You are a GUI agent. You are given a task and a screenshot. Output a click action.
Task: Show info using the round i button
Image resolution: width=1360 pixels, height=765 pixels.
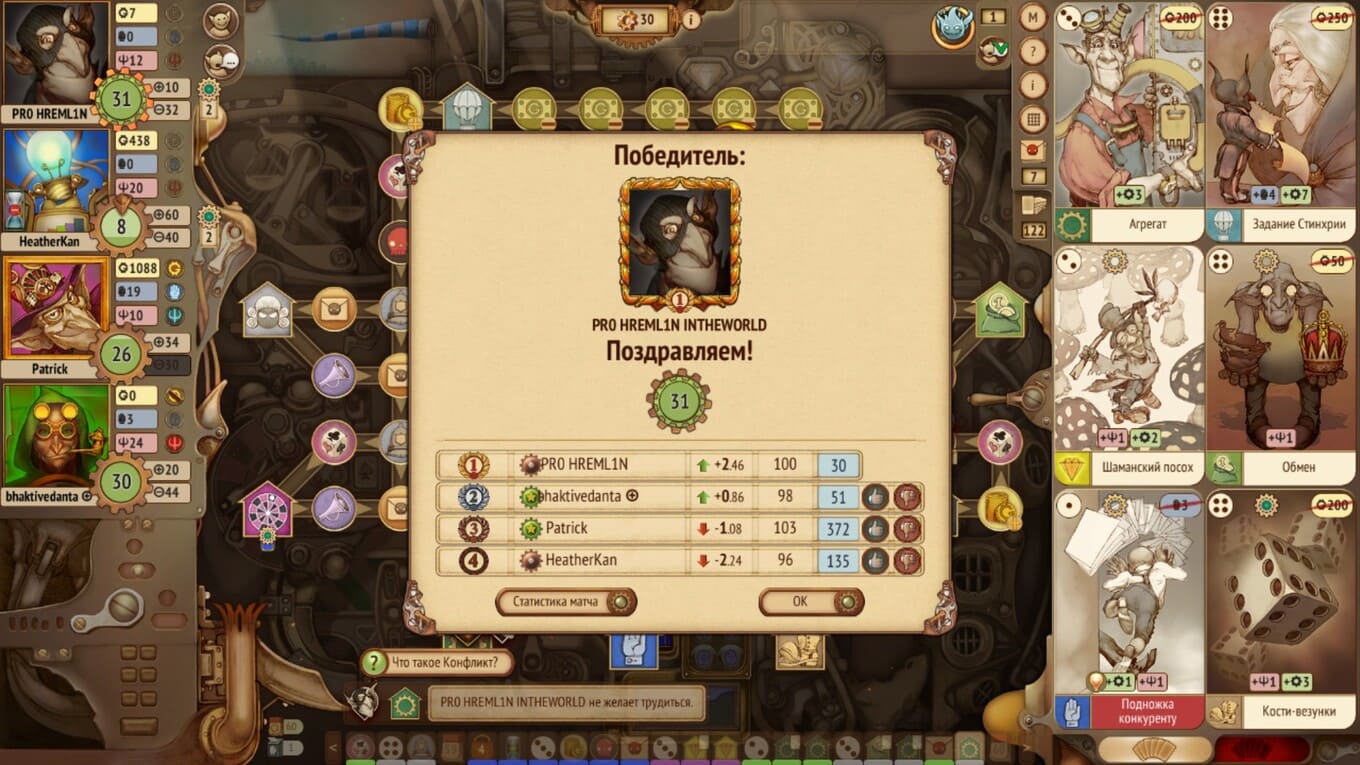click(1033, 85)
